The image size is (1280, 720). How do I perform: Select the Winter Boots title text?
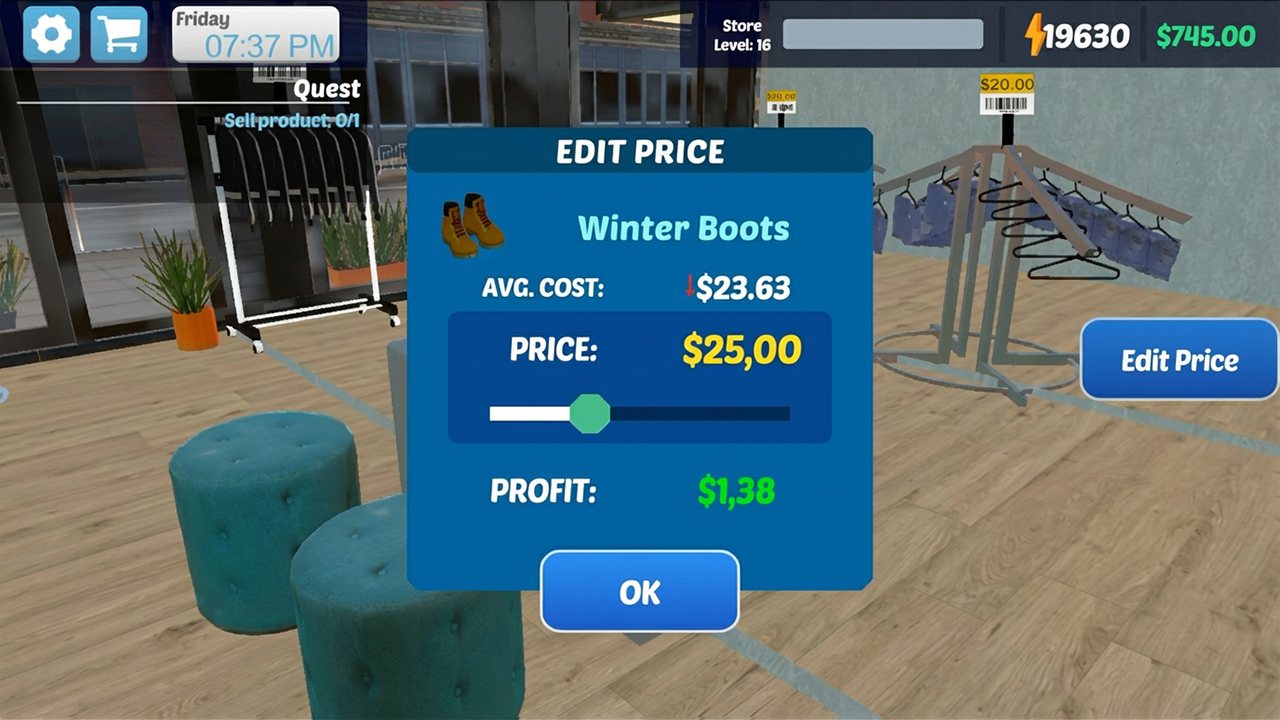tap(683, 228)
